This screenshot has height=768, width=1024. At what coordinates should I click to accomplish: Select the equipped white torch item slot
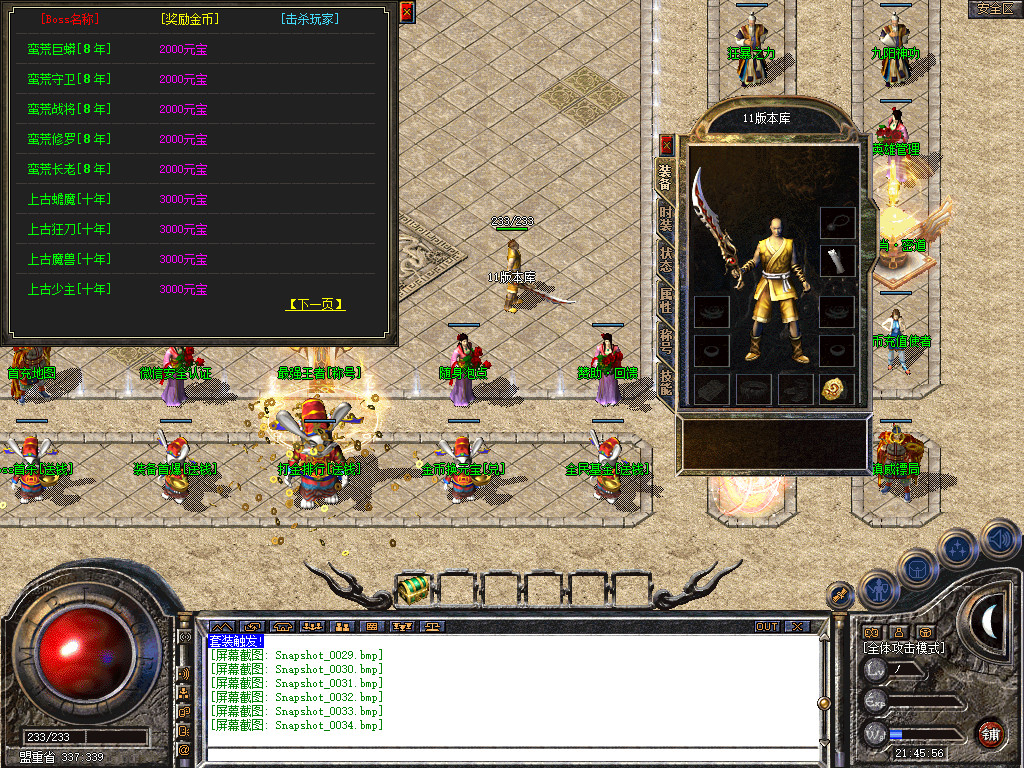coord(837,261)
